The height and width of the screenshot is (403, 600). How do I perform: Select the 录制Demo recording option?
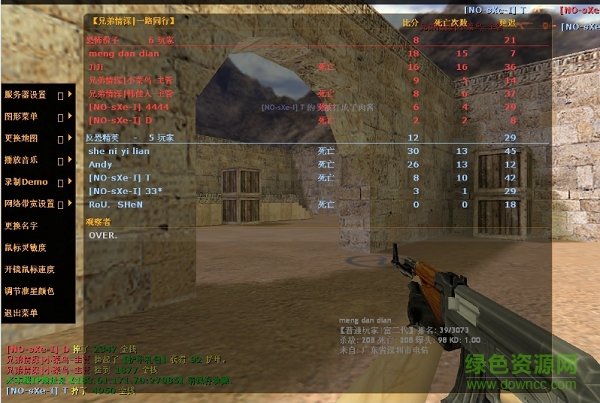click(25, 182)
